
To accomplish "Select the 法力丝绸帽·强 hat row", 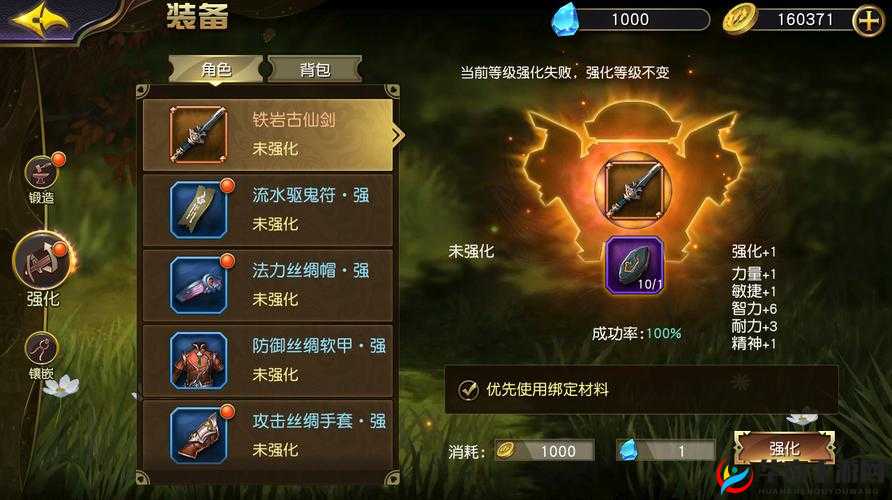I will tap(268, 286).
